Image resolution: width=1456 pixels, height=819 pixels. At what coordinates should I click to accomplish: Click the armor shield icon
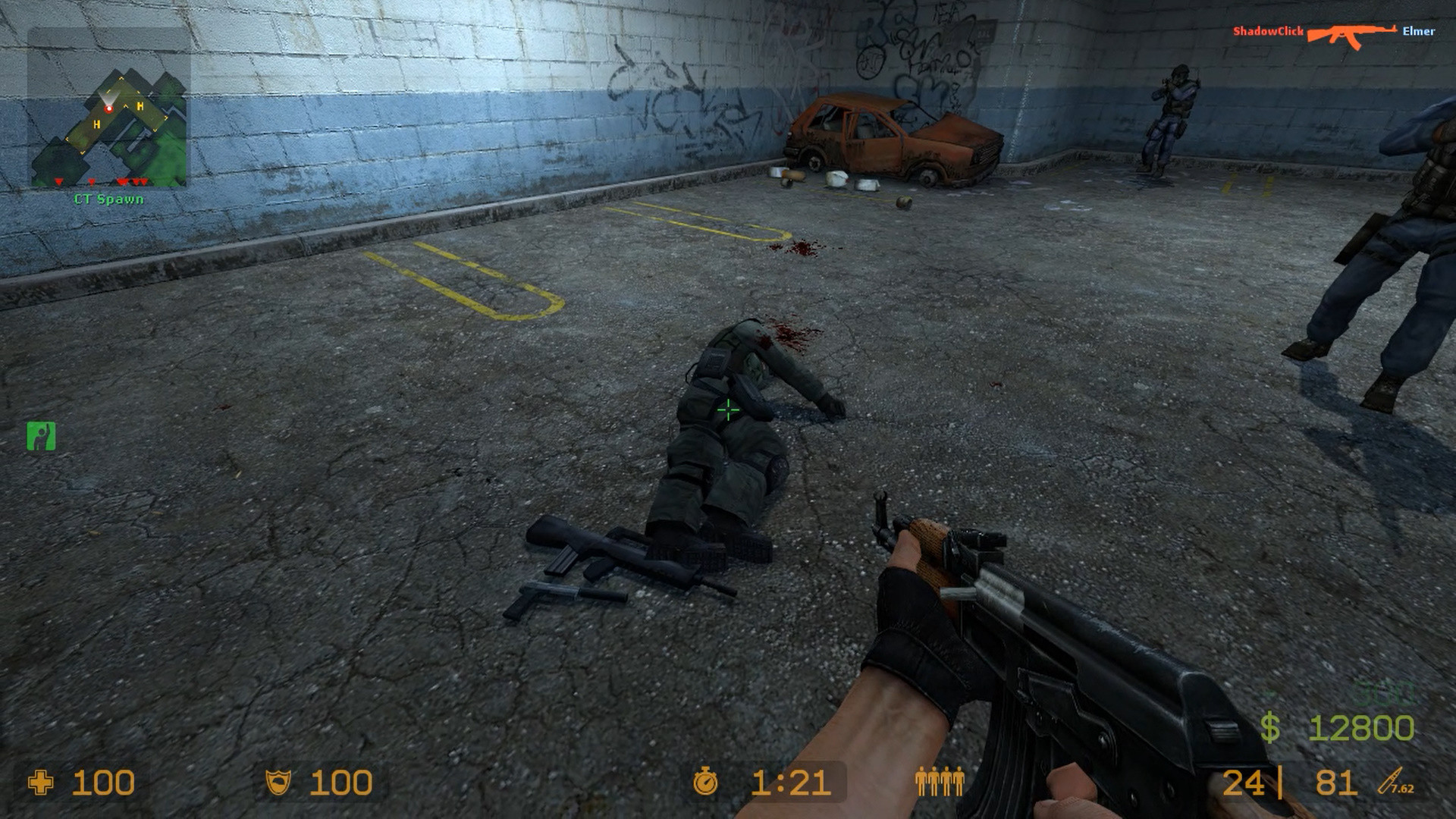point(280,781)
